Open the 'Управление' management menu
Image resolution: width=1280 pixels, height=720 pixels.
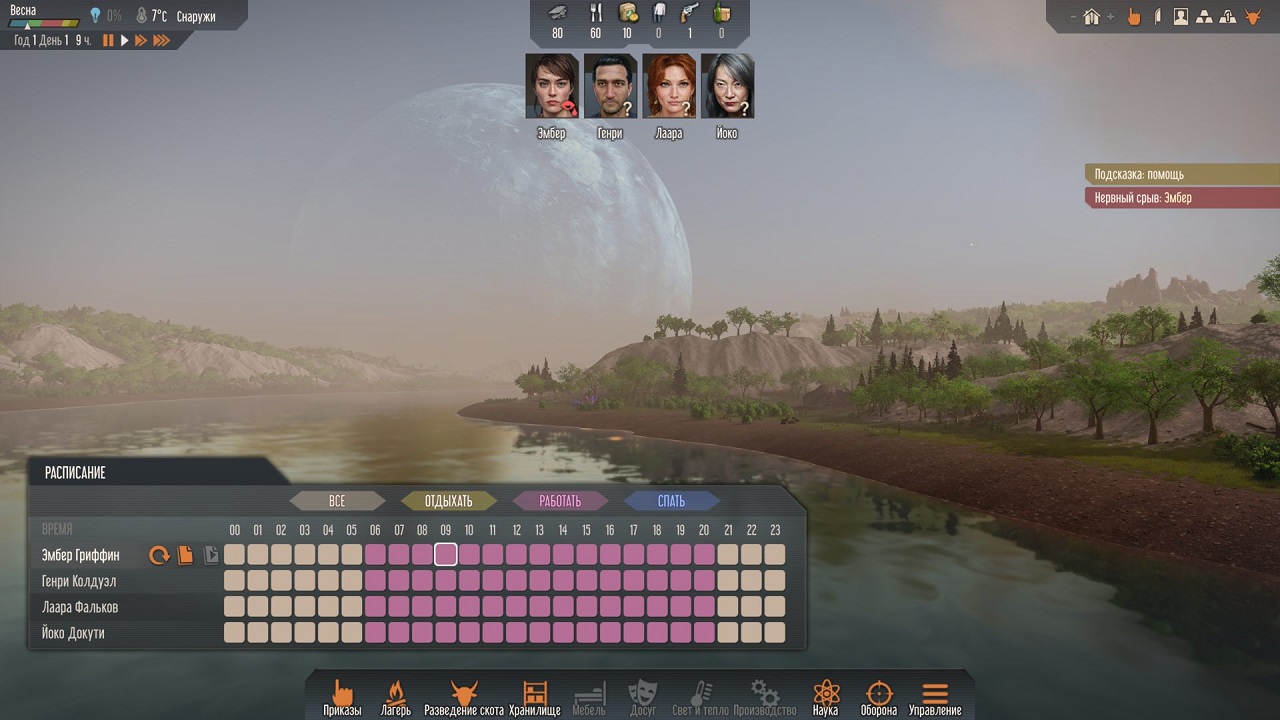(935, 697)
